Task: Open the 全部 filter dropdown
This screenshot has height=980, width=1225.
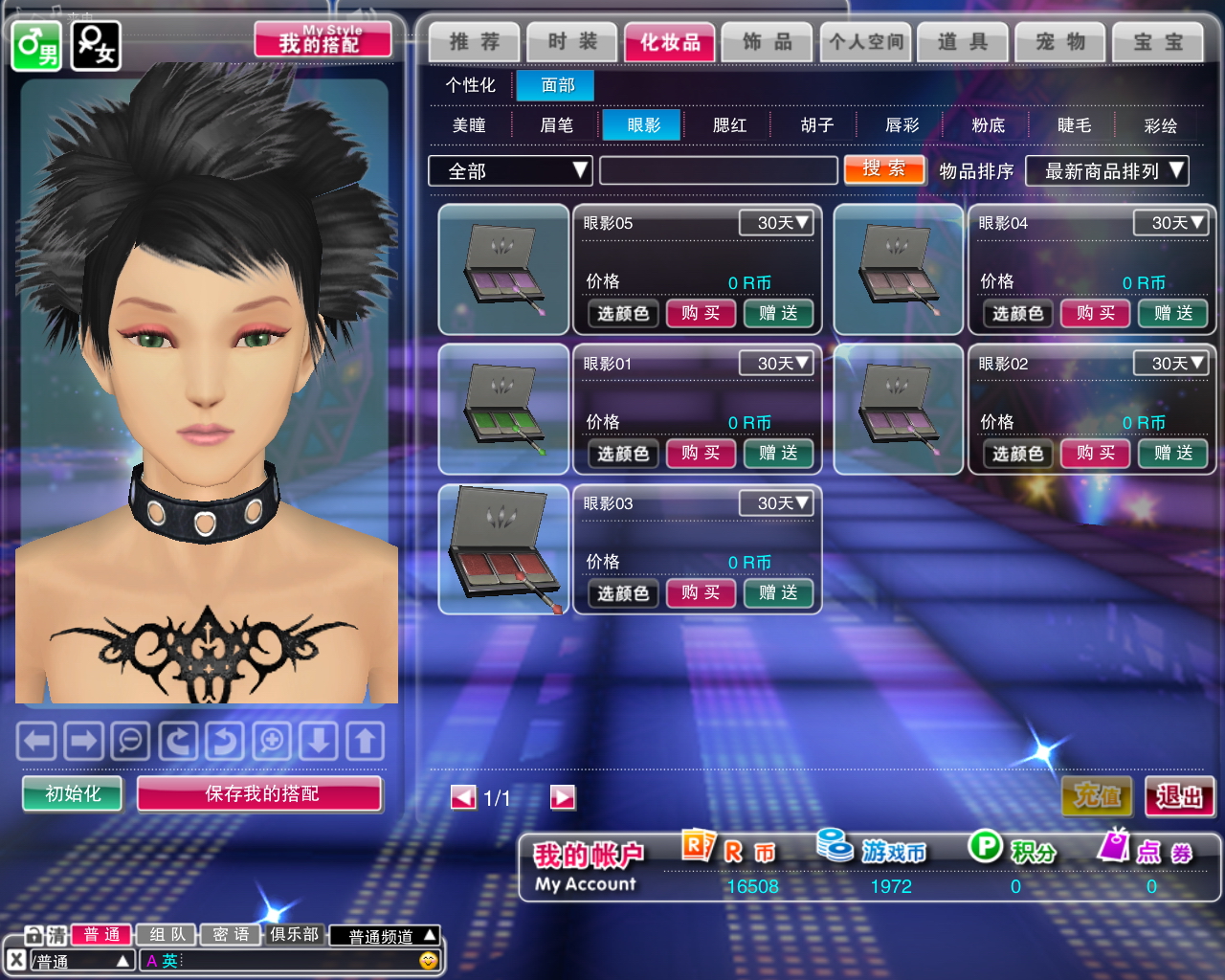Action: [x=510, y=171]
